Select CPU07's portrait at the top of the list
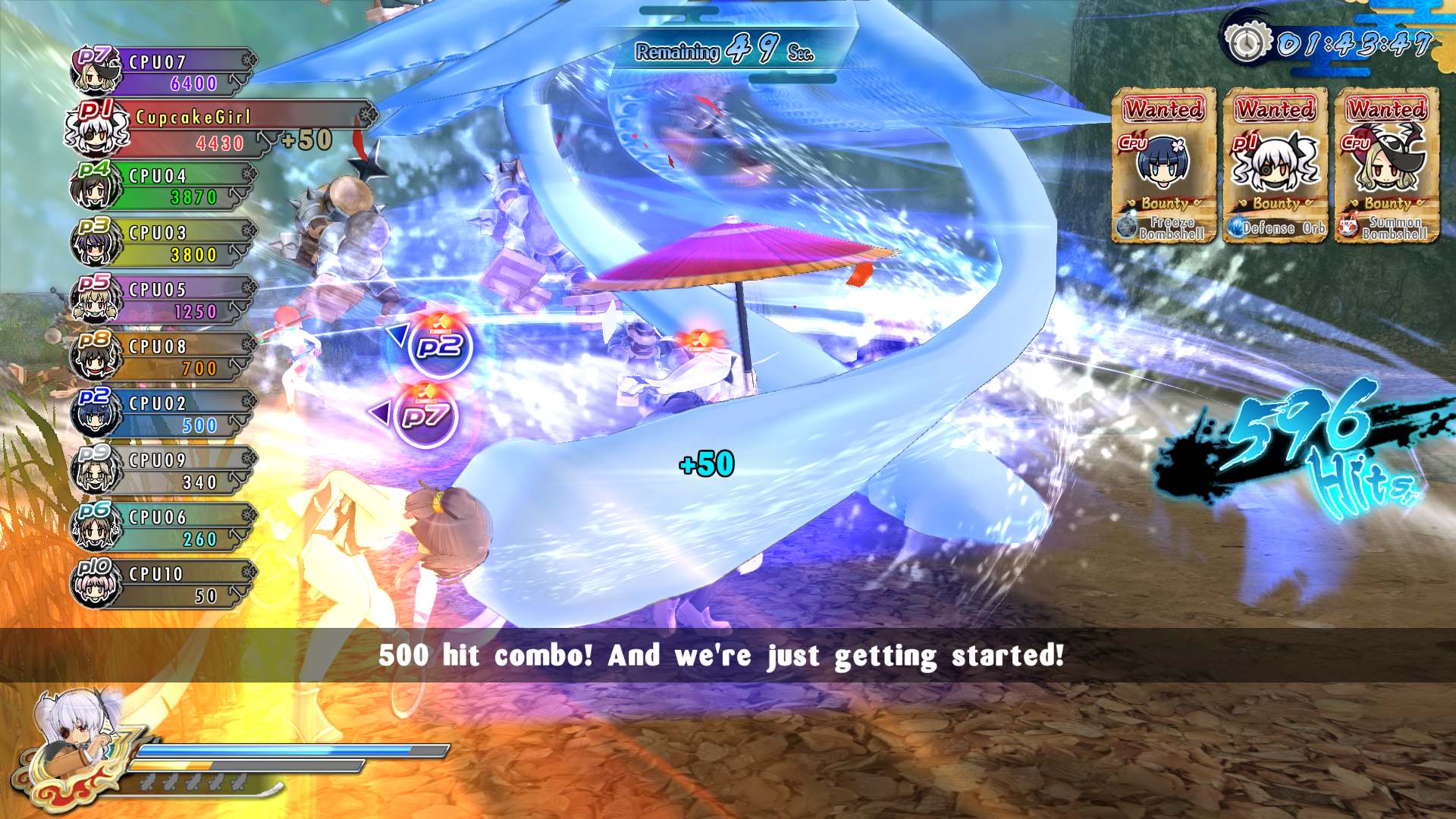Viewport: 1456px width, 819px height. (96, 72)
